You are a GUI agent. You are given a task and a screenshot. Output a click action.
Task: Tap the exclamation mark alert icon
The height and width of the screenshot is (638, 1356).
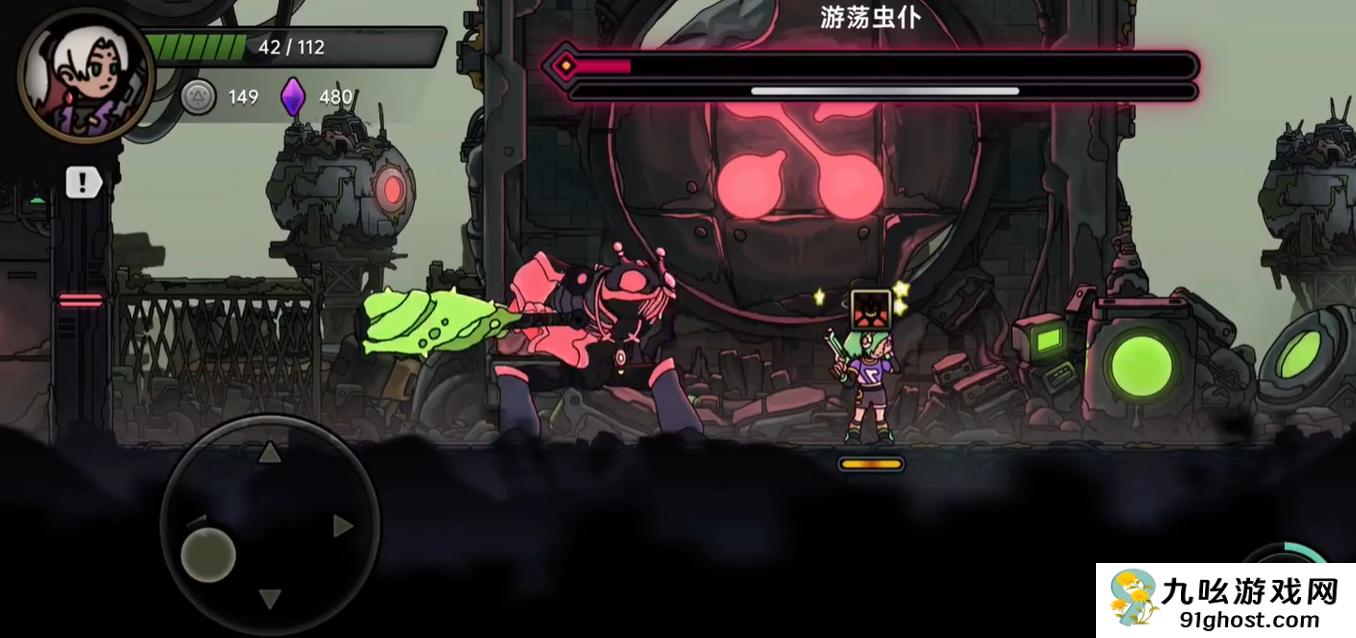pos(84,182)
